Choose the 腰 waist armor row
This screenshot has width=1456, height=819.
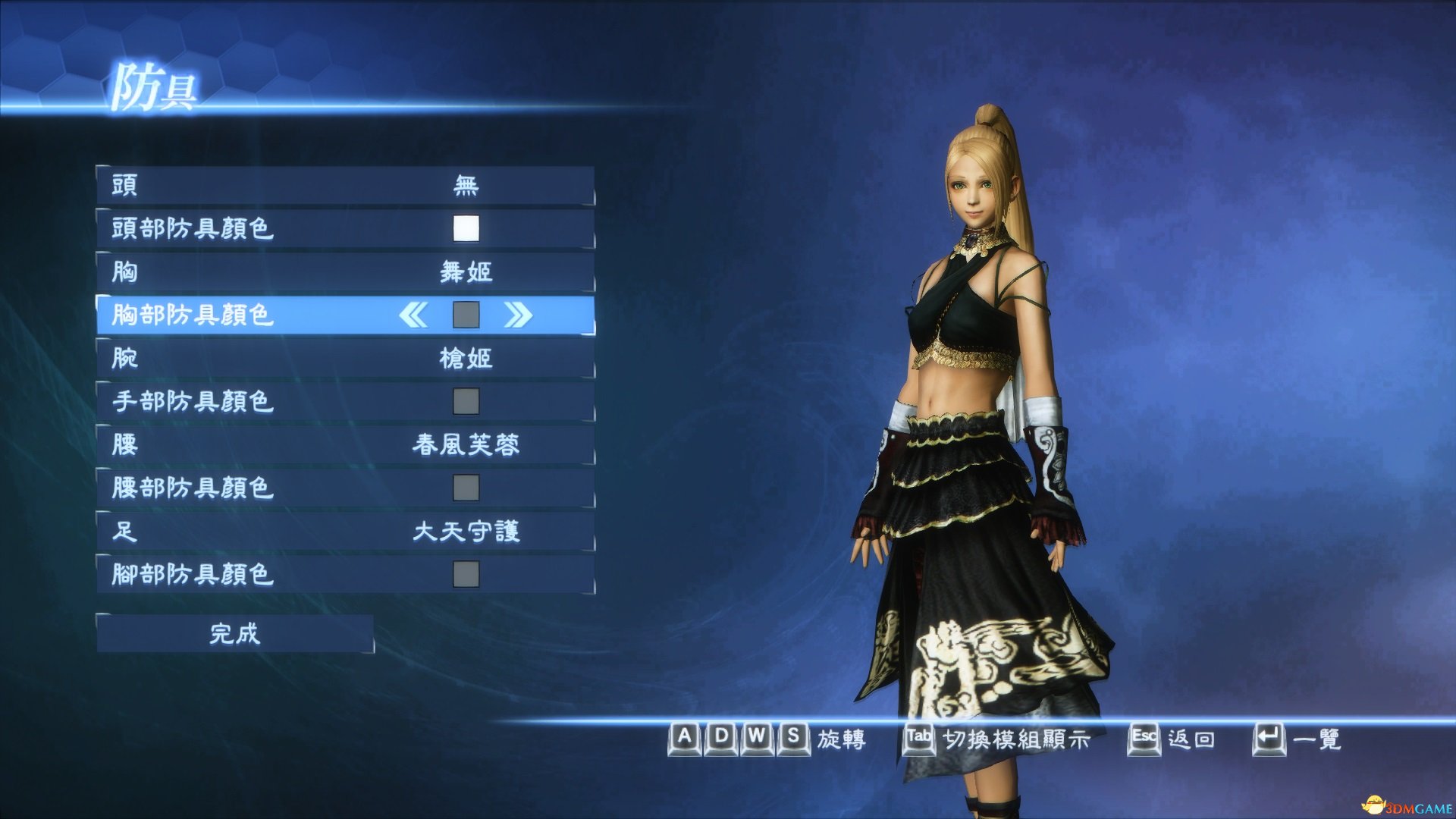pyautogui.click(x=345, y=444)
